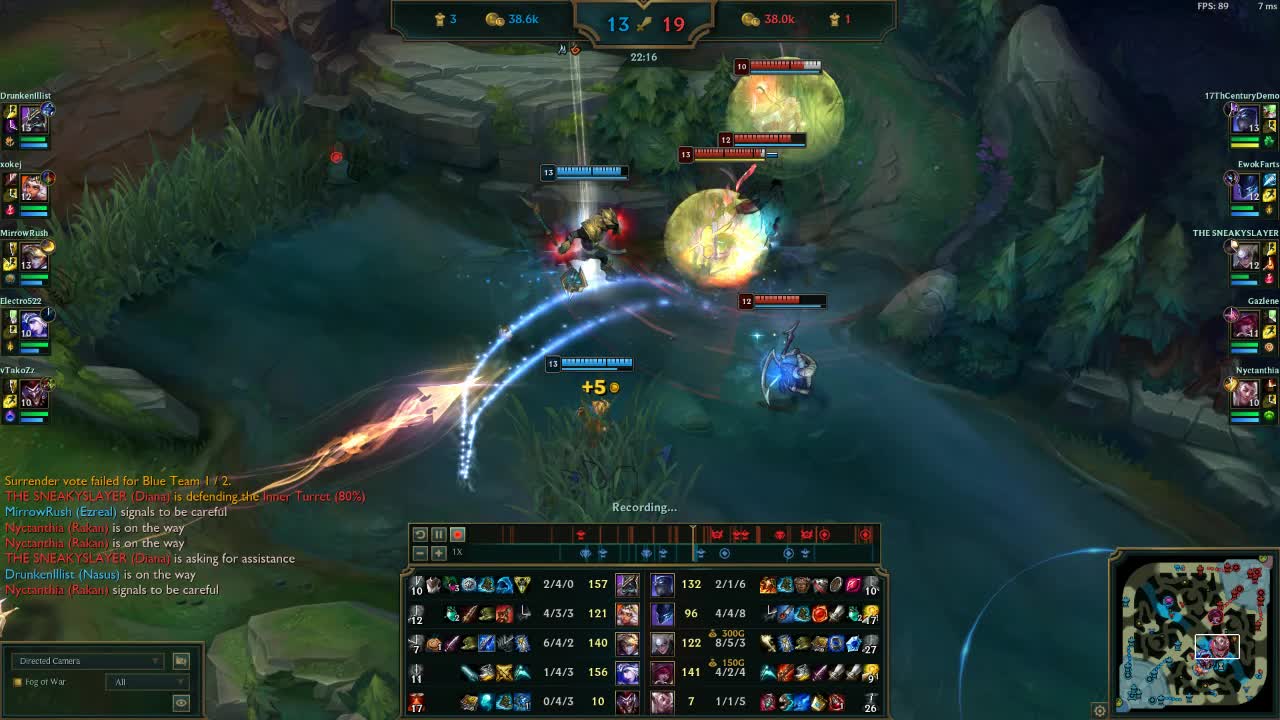1280x720 pixels.
Task: Click the 1X playback speed label
Action: [456, 552]
